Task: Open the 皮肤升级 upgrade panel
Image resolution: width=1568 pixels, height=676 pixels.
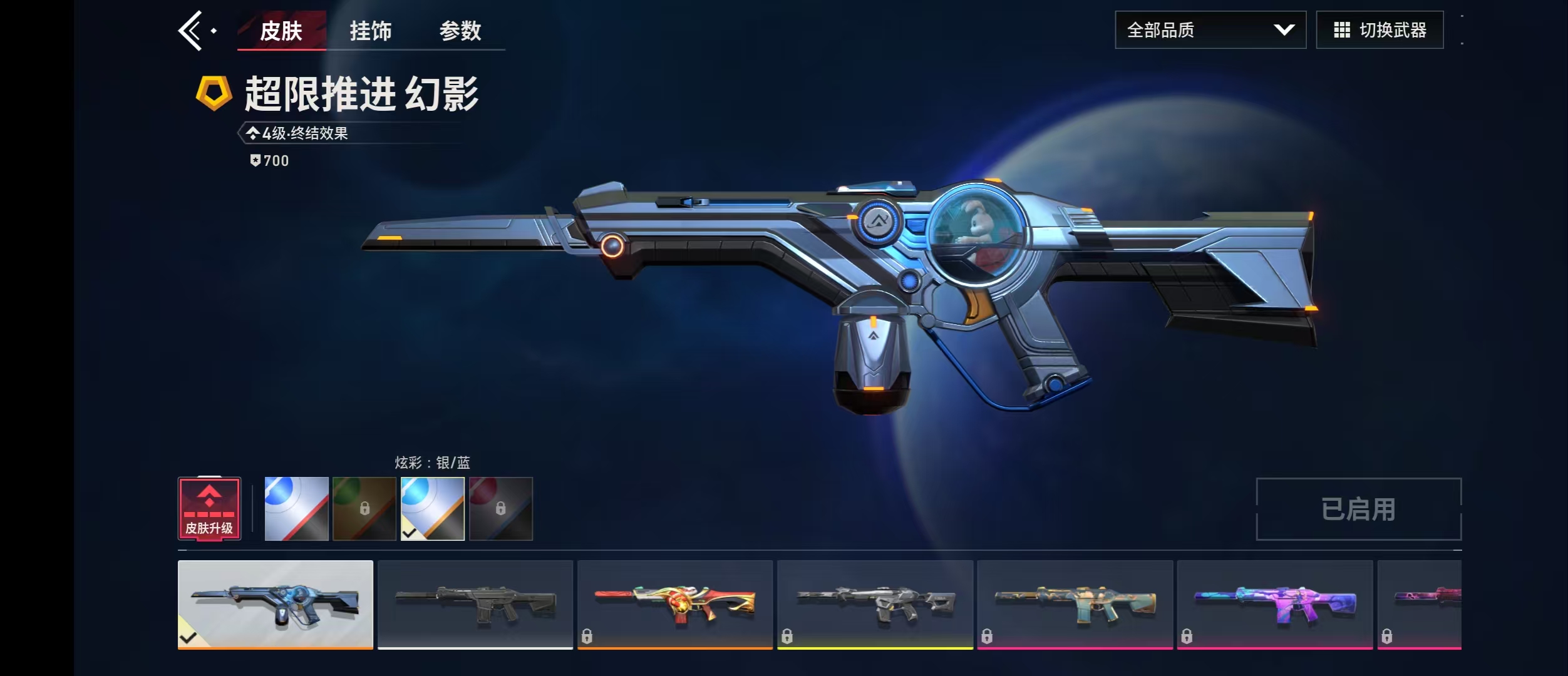Action: pyautogui.click(x=209, y=508)
